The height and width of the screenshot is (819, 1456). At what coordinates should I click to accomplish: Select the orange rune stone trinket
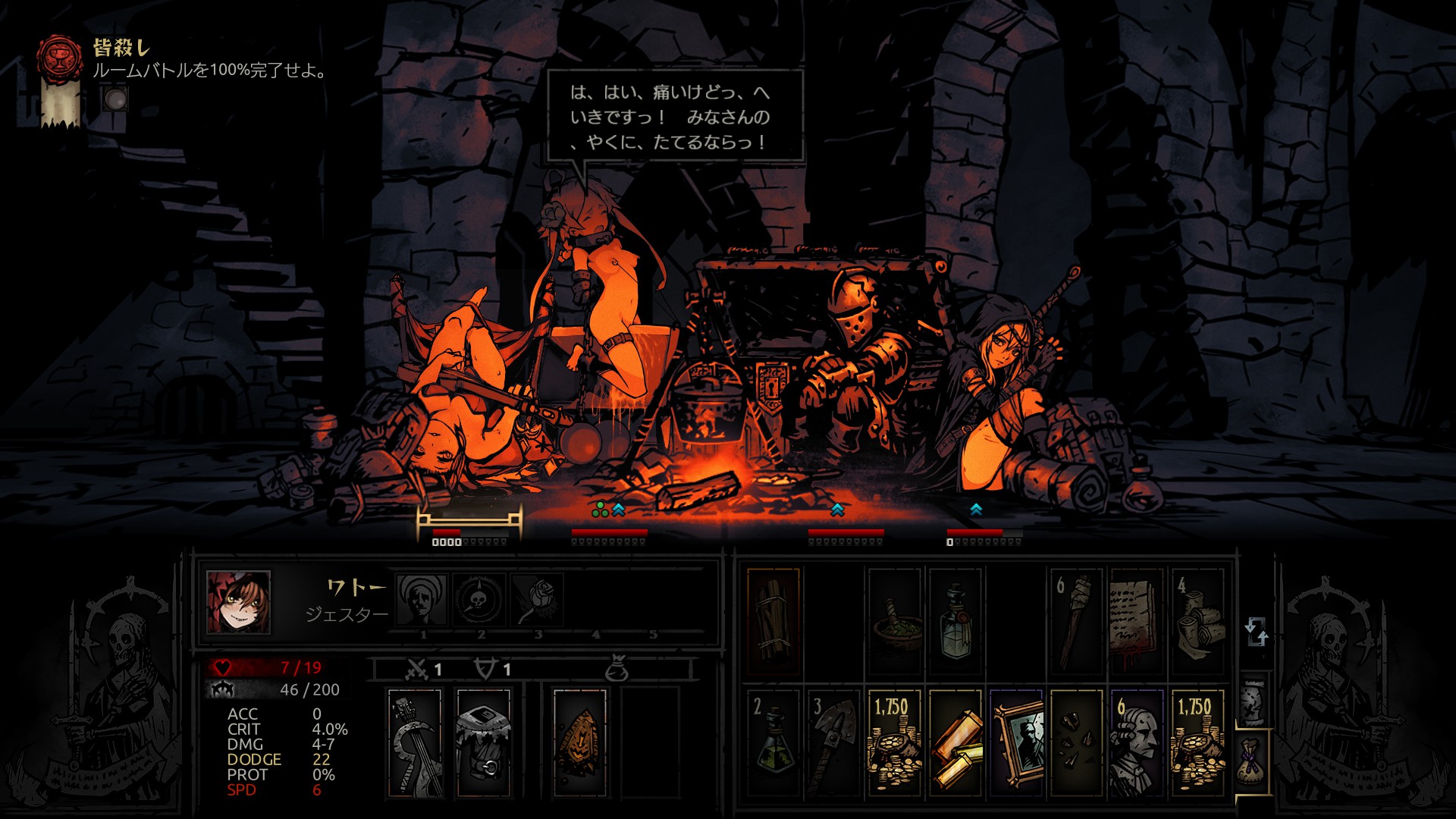point(580,743)
